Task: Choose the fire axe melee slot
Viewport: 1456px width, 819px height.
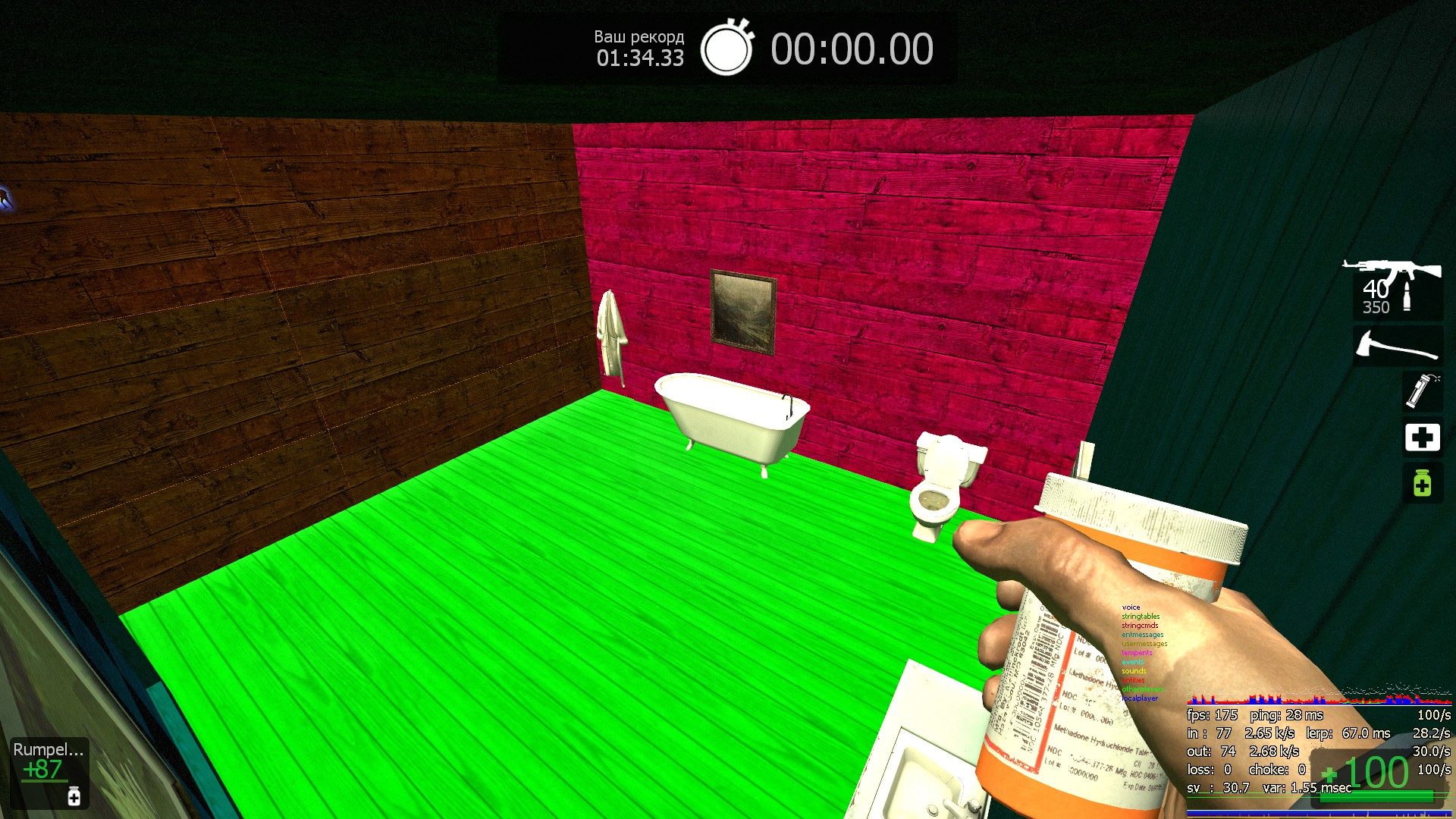Action: pyautogui.click(x=1398, y=347)
